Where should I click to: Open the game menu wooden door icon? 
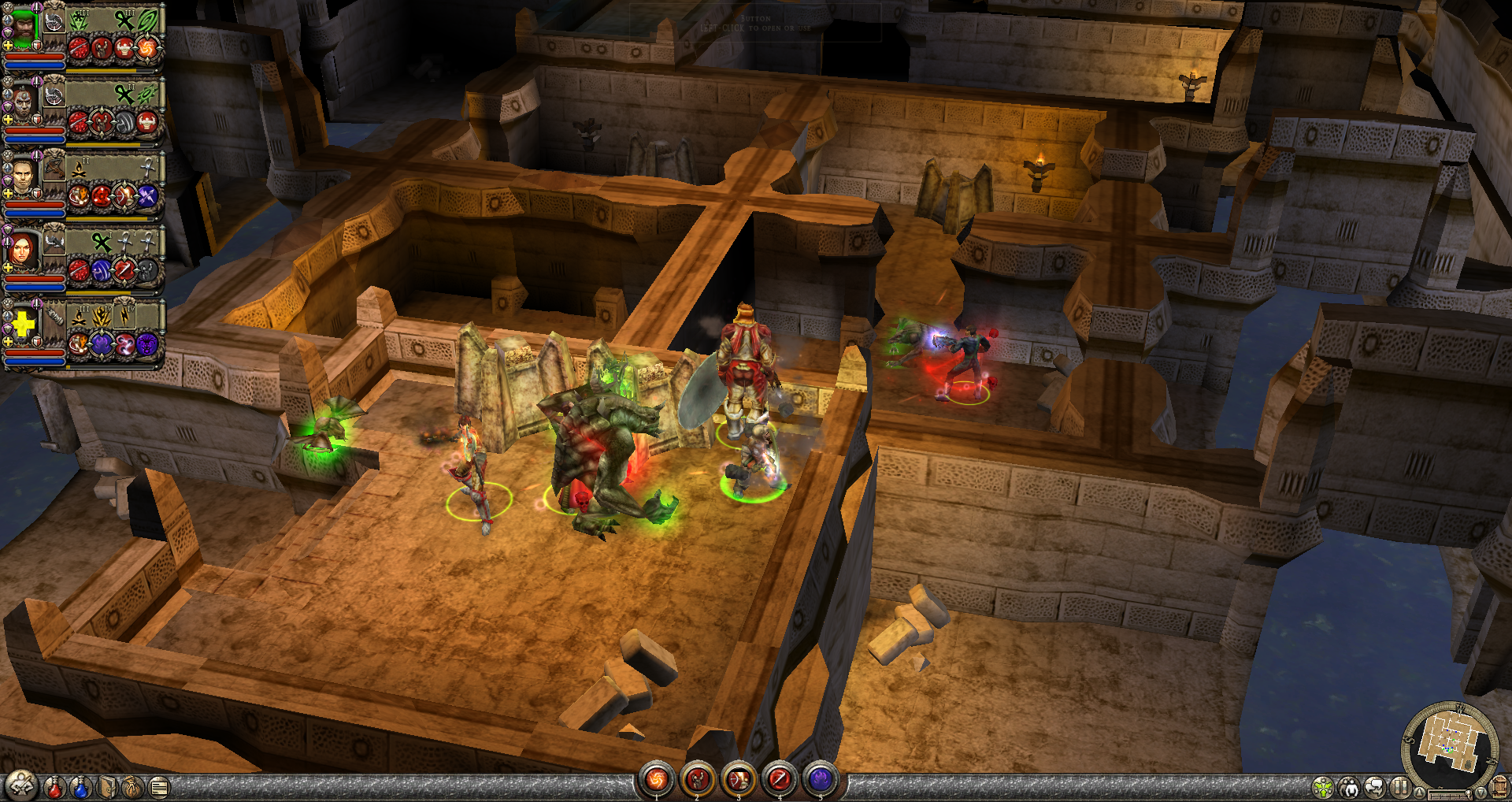(x=1499, y=787)
